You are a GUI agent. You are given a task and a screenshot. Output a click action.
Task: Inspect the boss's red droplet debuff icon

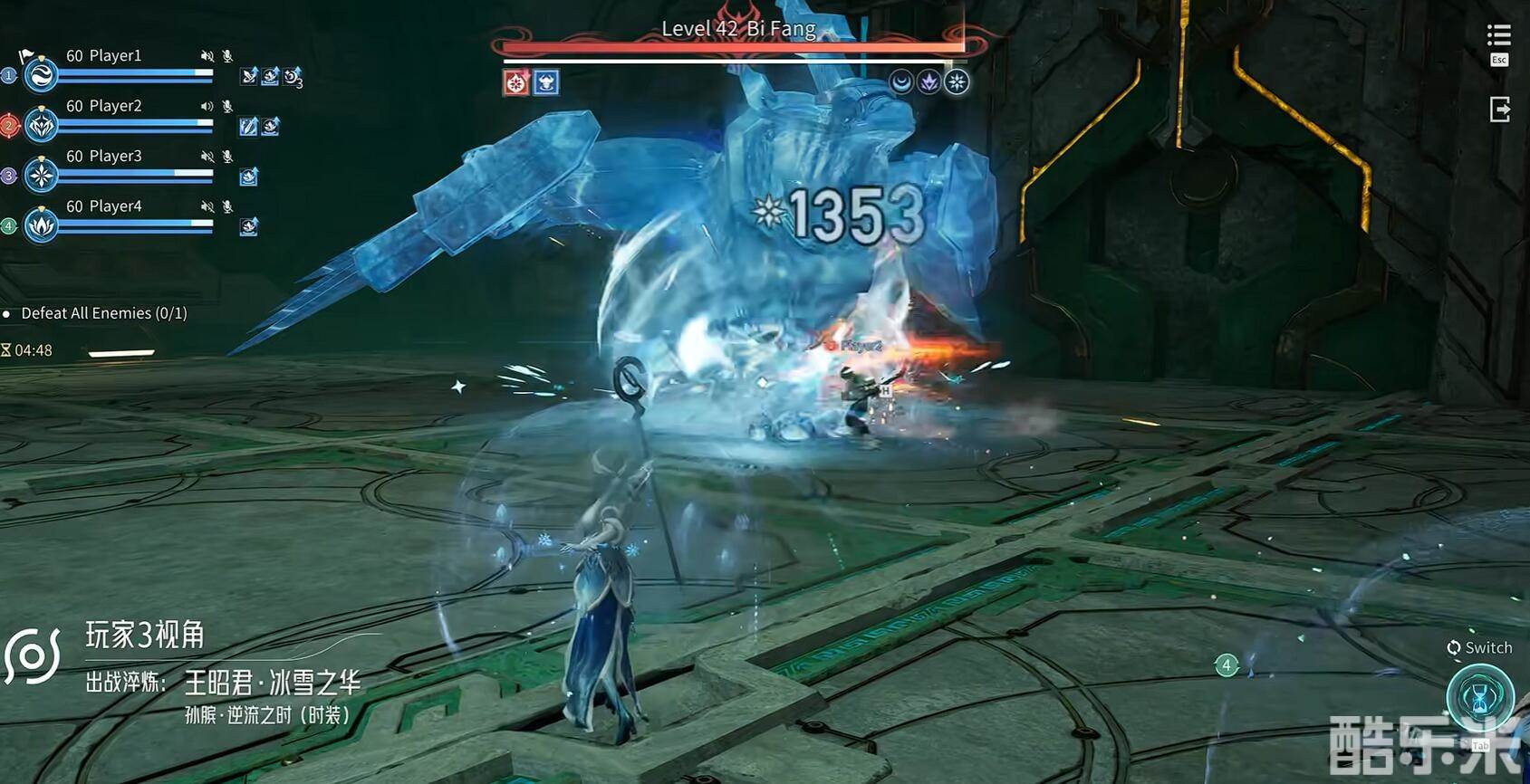[516, 83]
